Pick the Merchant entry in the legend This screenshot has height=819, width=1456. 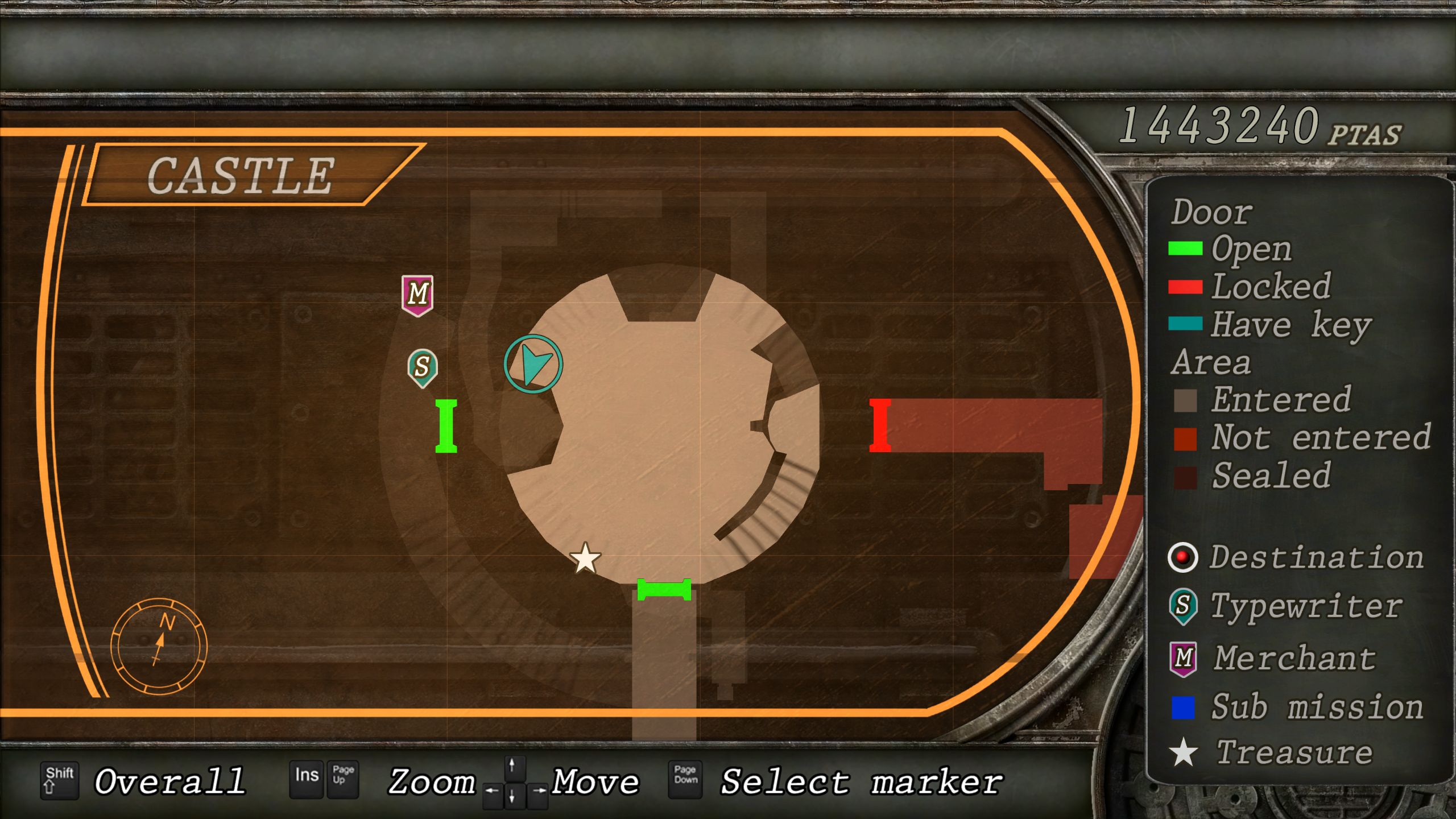click(1274, 659)
